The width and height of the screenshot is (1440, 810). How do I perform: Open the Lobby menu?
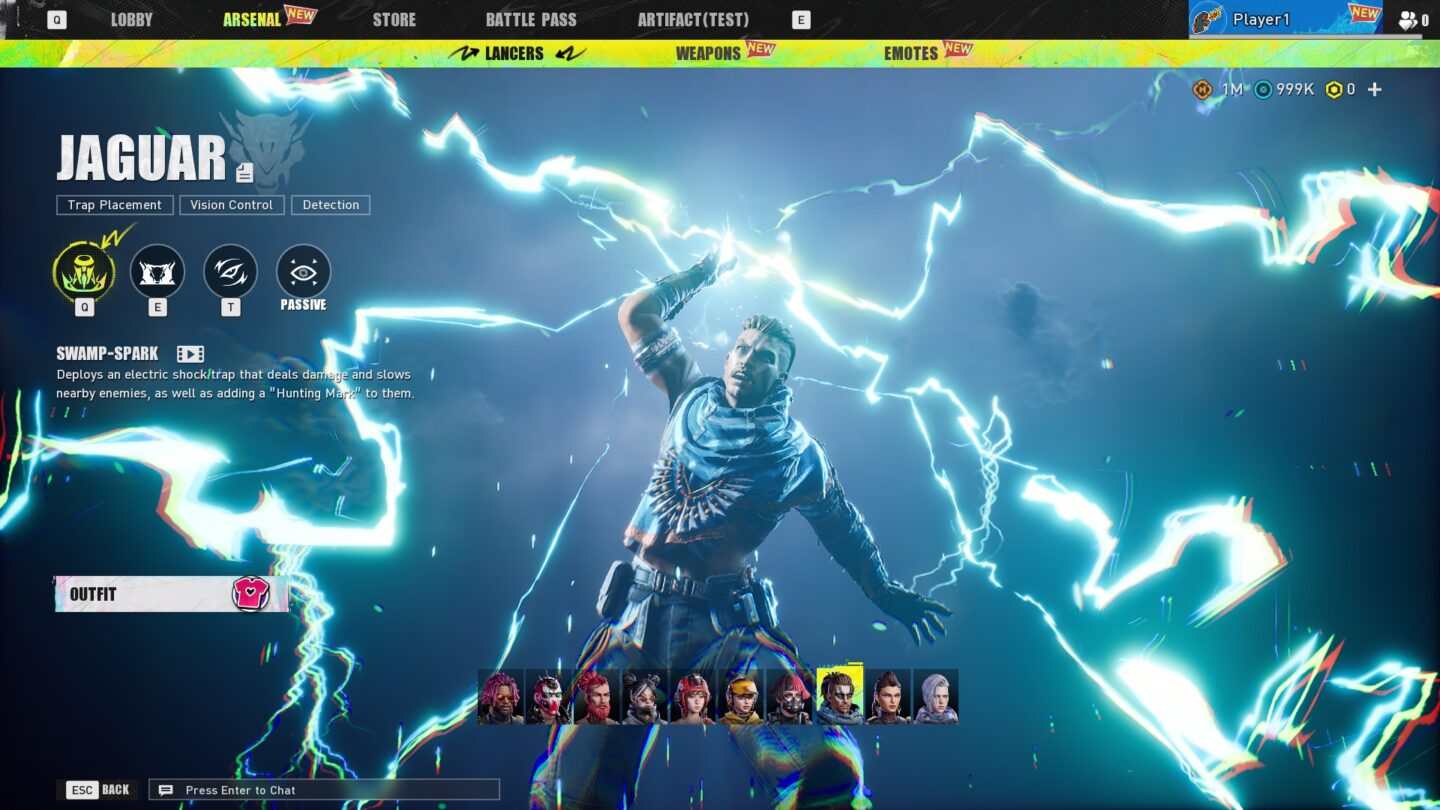131,19
